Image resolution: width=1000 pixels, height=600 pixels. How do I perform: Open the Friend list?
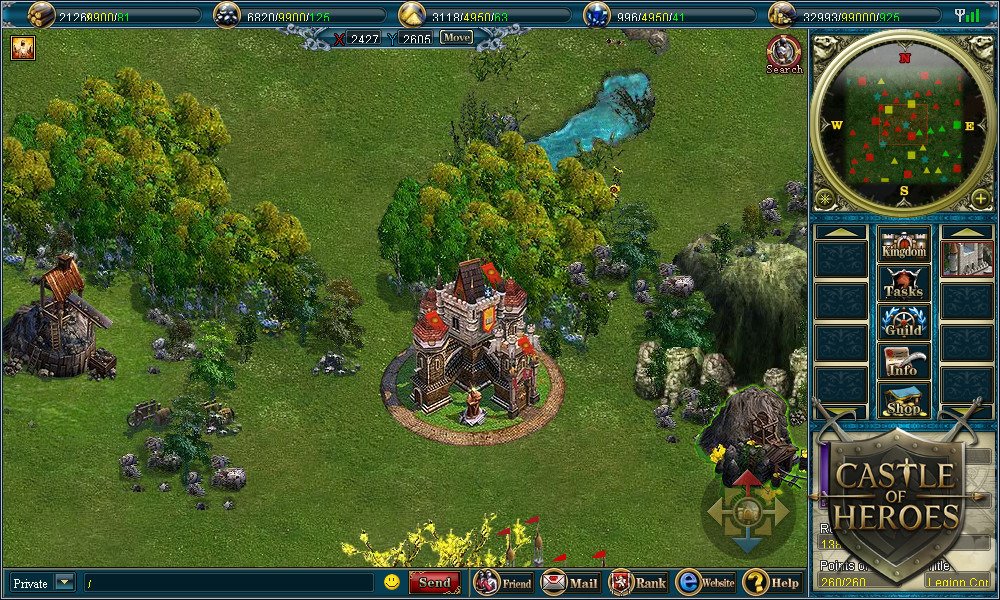(x=503, y=582)
